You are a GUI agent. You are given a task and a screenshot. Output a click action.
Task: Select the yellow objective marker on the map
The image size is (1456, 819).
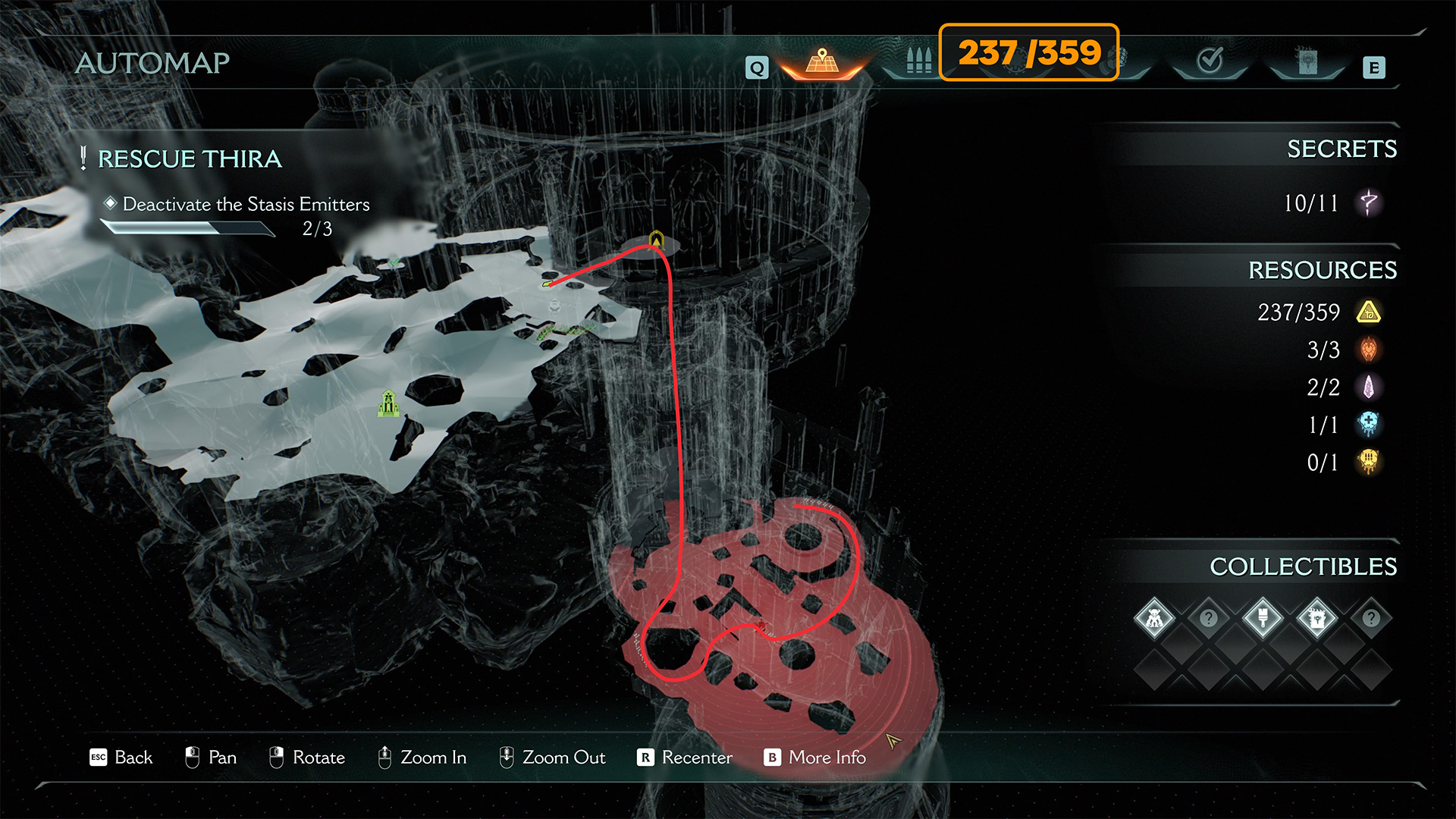pos(657,240)
